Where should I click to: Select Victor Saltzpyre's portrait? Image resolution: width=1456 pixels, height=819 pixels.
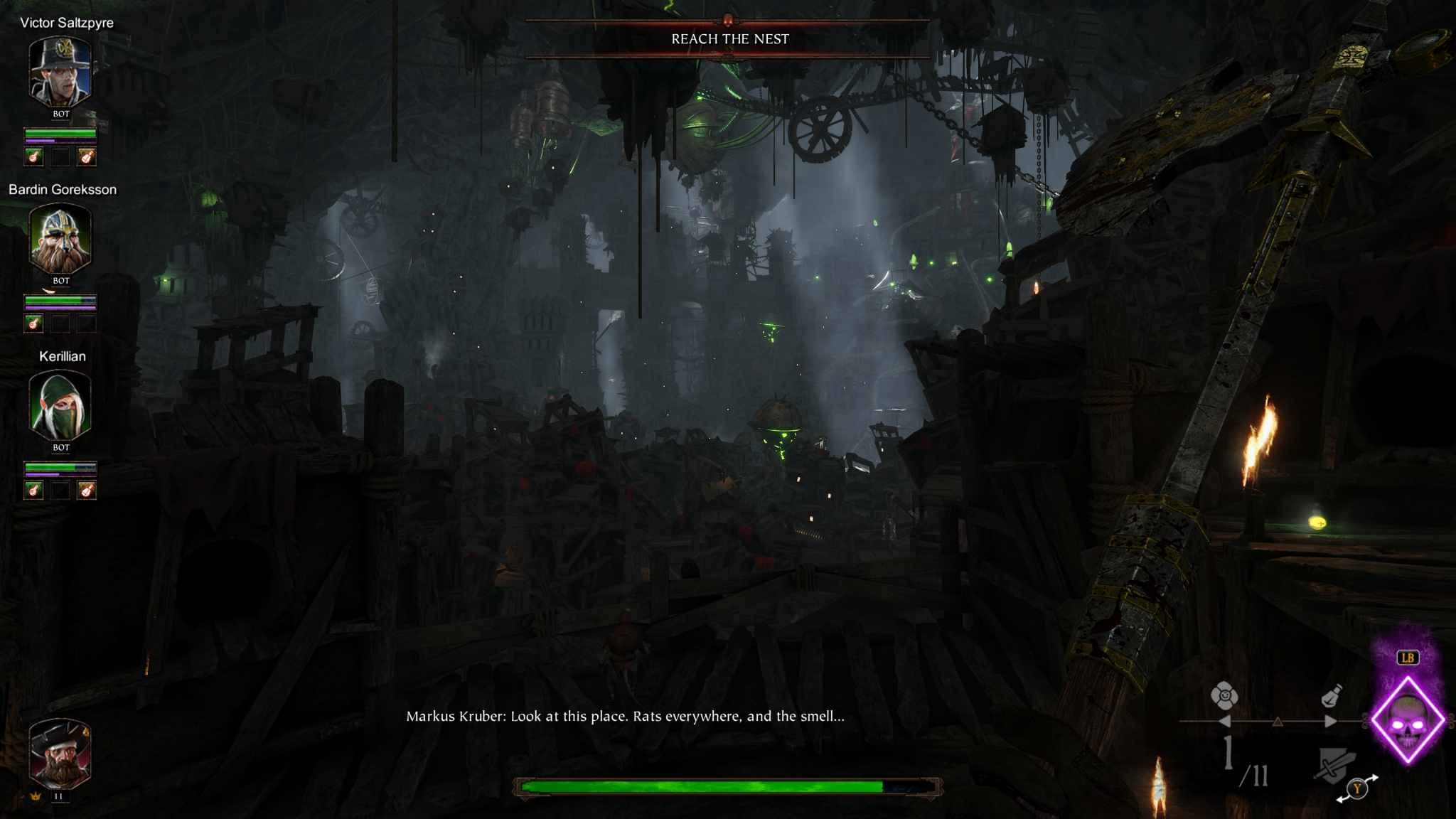point(60,72)
